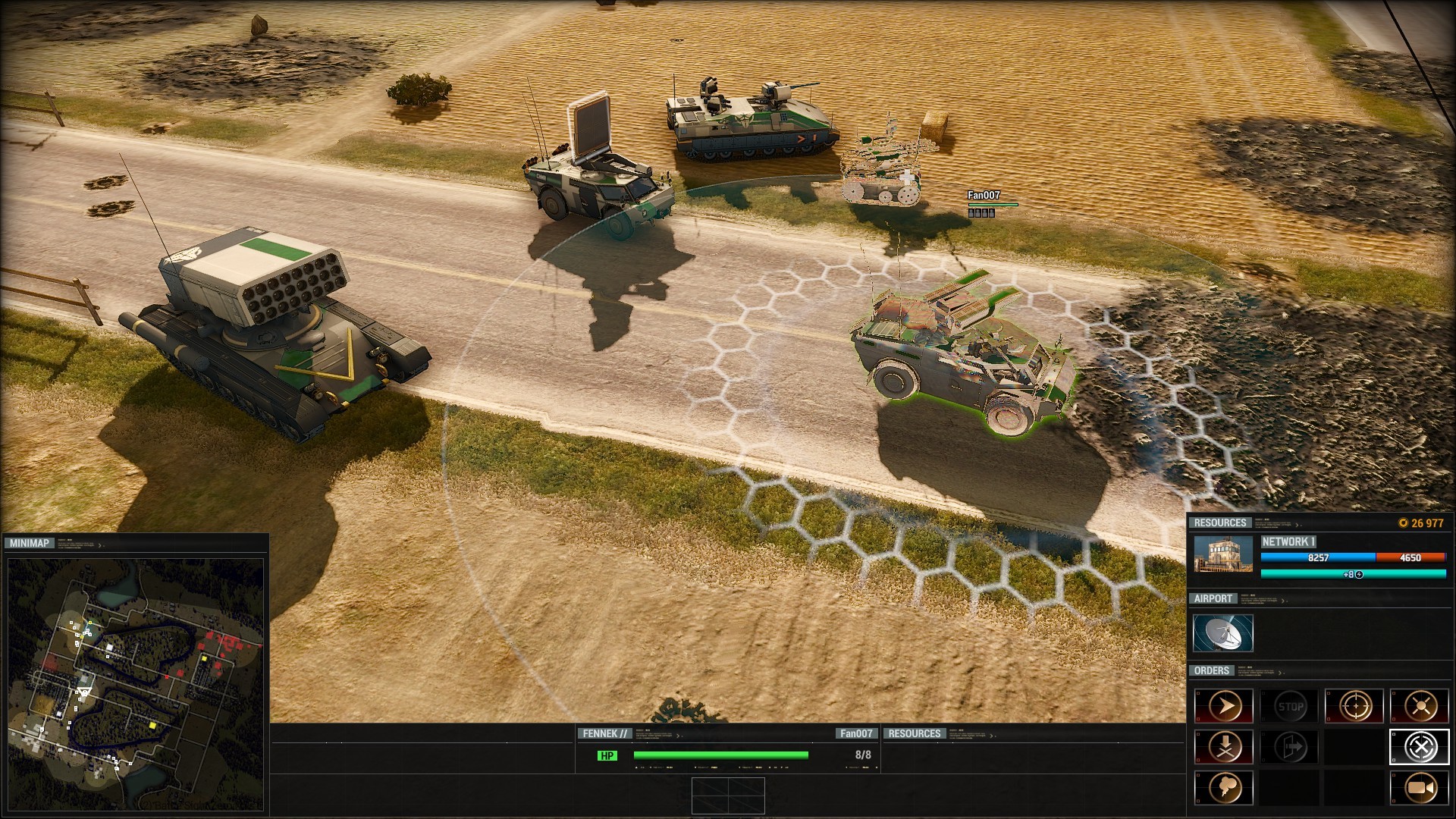Activate the crosshair attack order

tap(1354, 707)
